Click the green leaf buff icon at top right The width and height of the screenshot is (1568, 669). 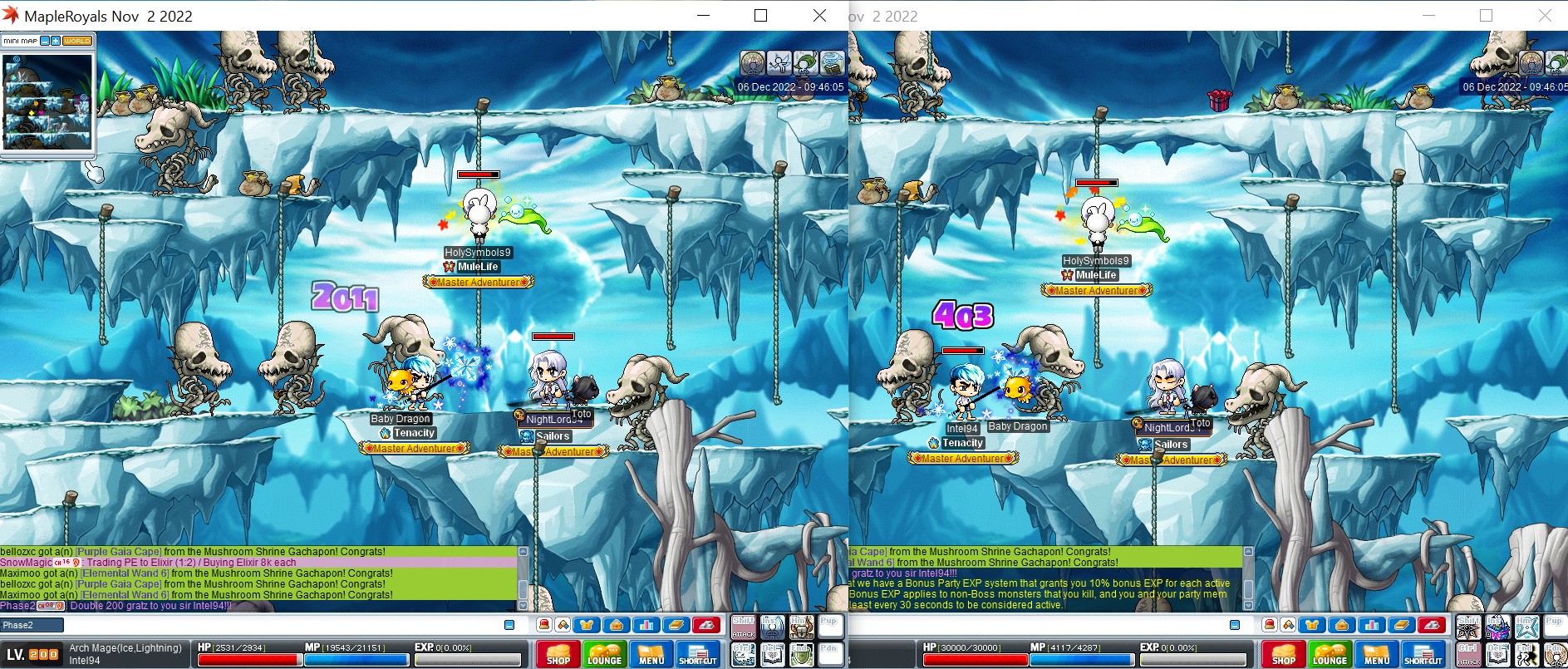pos(806,62)
